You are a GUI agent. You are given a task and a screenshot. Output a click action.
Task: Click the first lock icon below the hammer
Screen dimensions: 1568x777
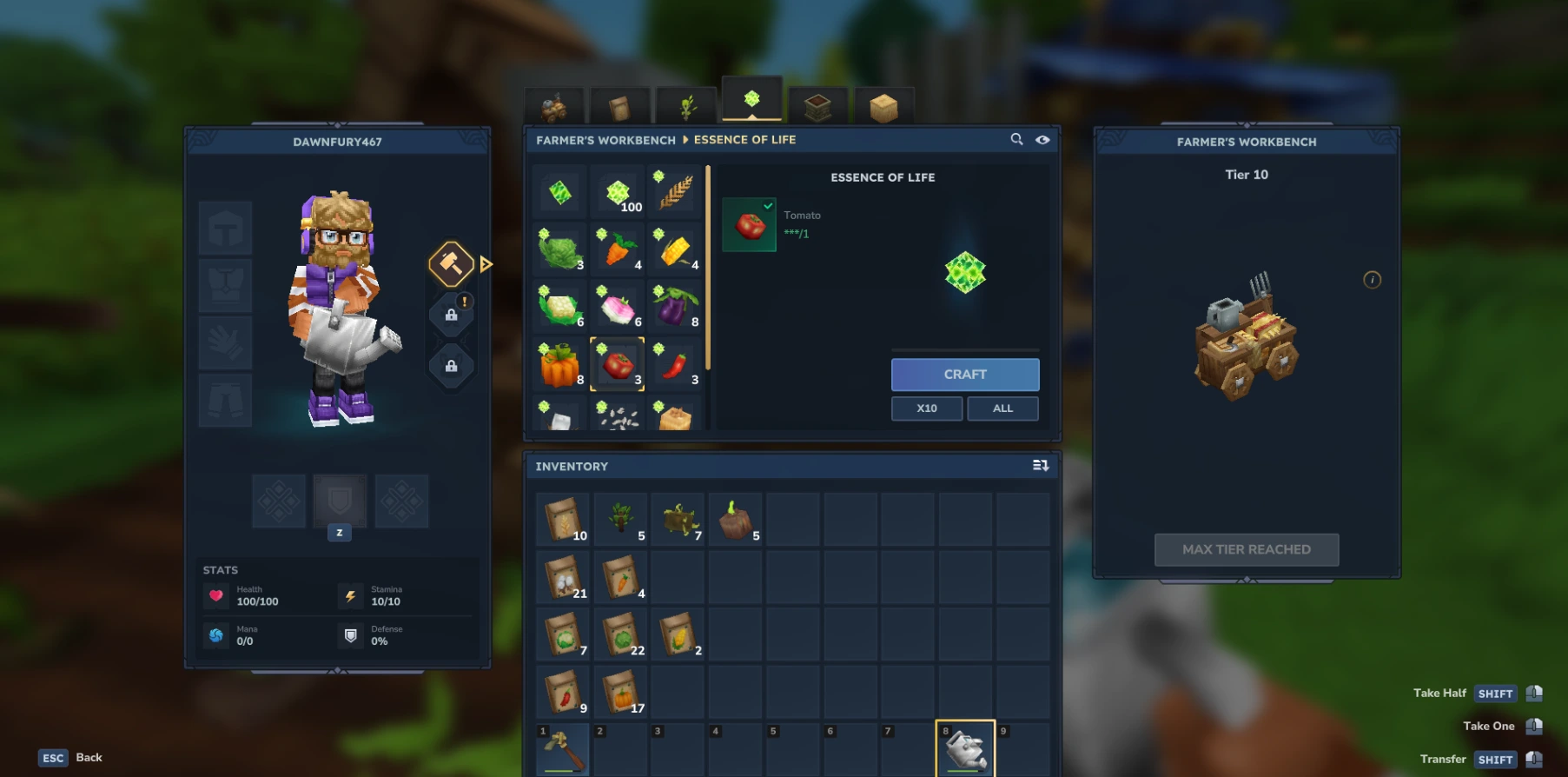451,313
